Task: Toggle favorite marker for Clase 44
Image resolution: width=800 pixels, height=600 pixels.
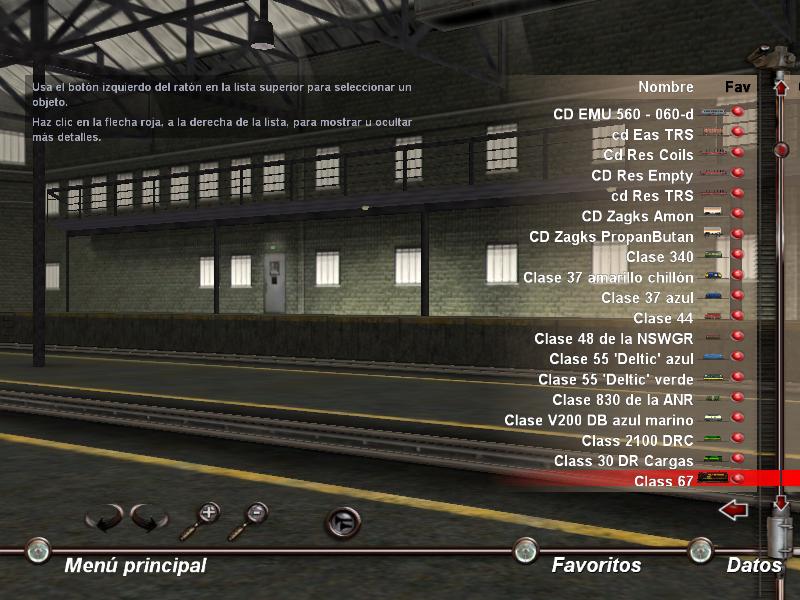Action: coord(739,318)
